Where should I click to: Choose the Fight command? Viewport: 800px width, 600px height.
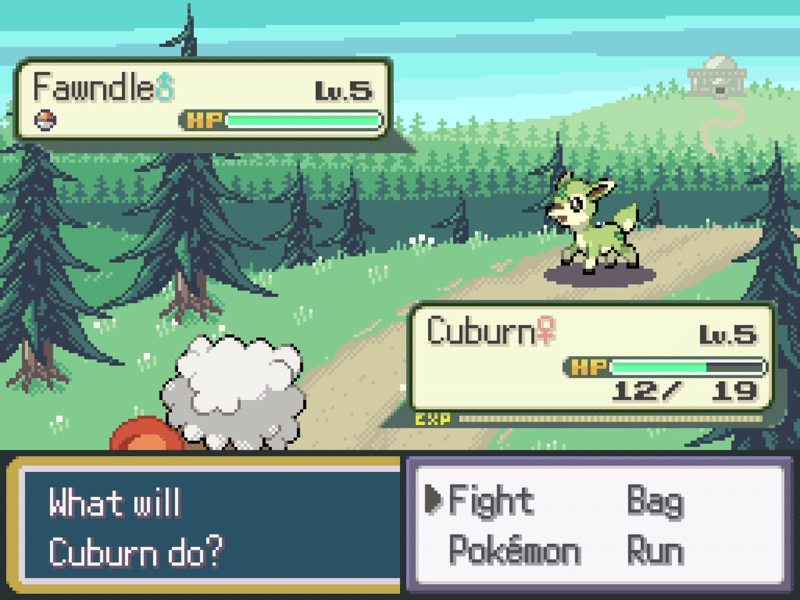[x=491, y=500]
